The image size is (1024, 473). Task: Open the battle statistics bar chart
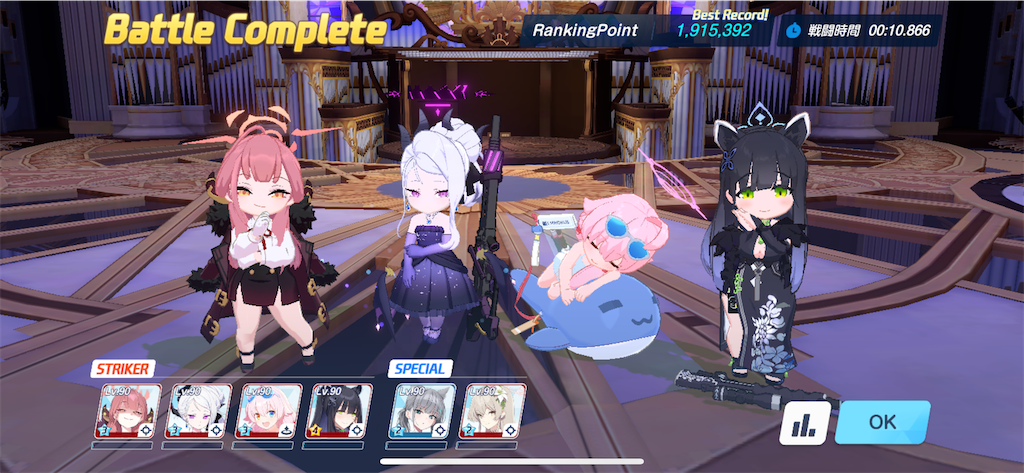[x=804, y=423]
